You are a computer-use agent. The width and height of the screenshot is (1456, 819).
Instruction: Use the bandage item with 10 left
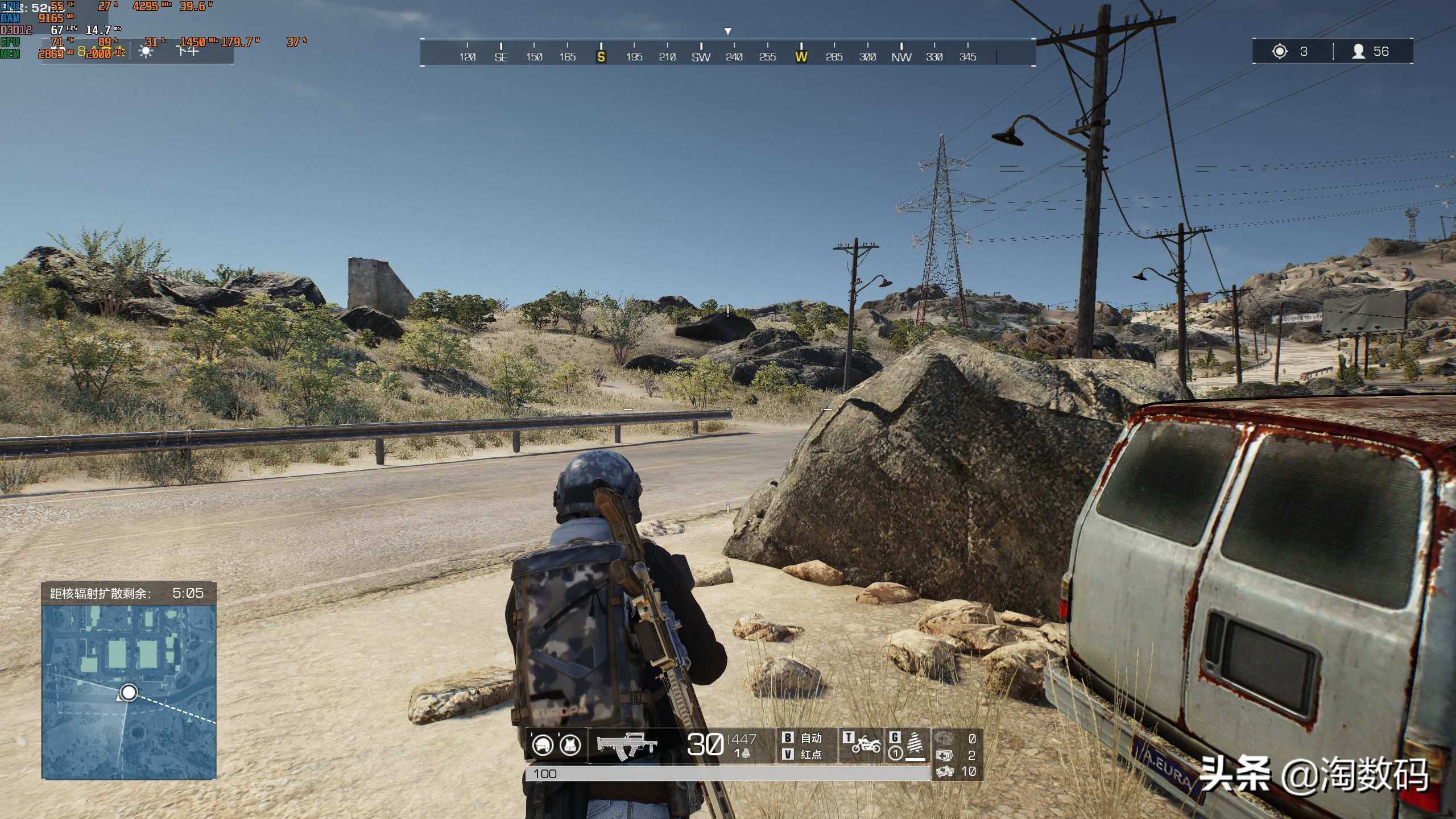click(x=944, y=771)
